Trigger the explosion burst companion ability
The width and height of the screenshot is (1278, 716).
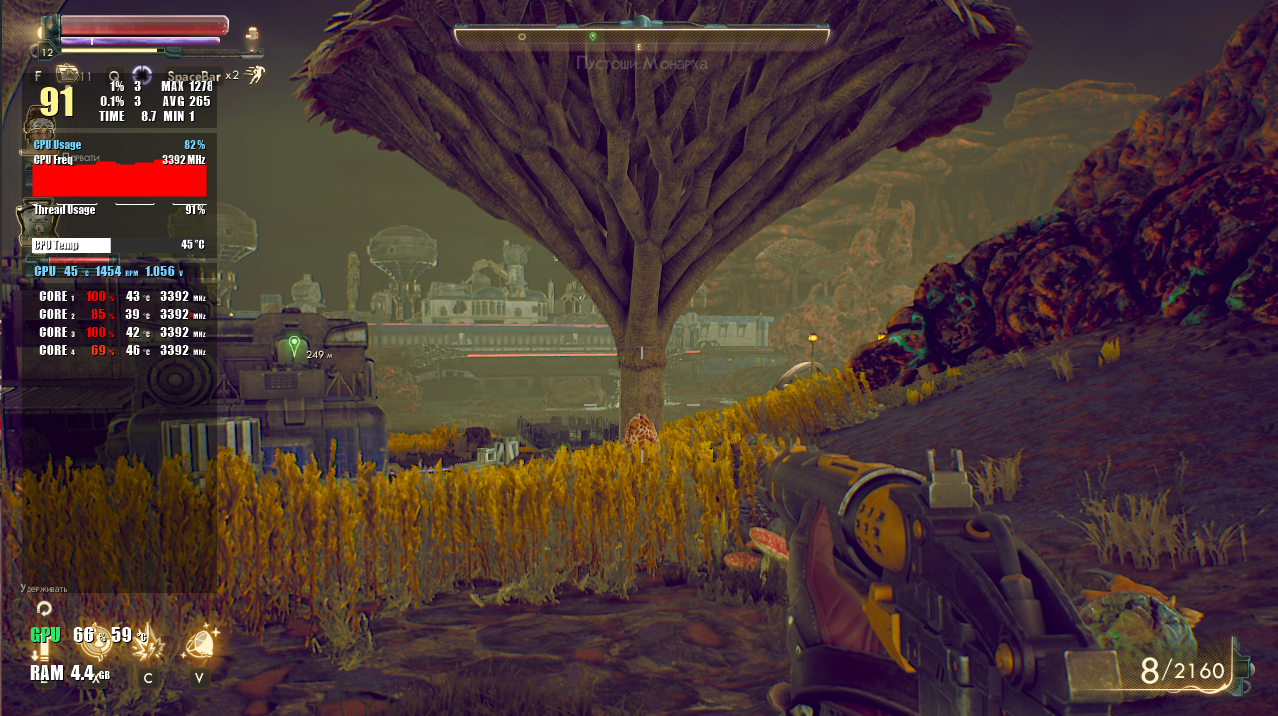tap(148, 643)
